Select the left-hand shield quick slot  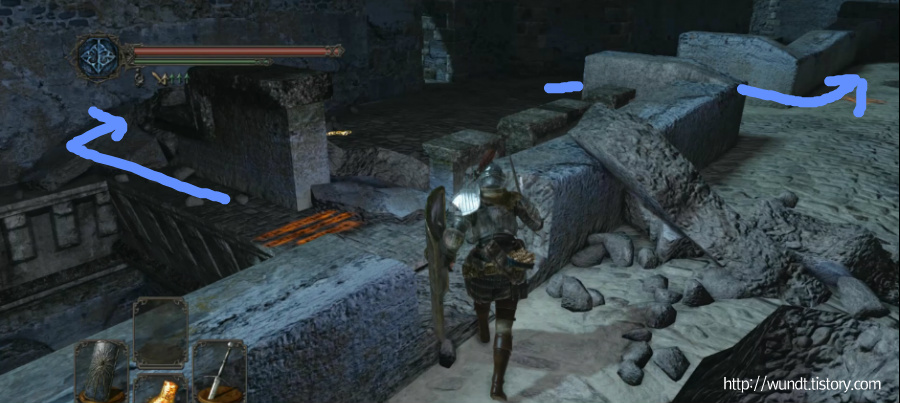pyautogui.click(x=104, y=369)
